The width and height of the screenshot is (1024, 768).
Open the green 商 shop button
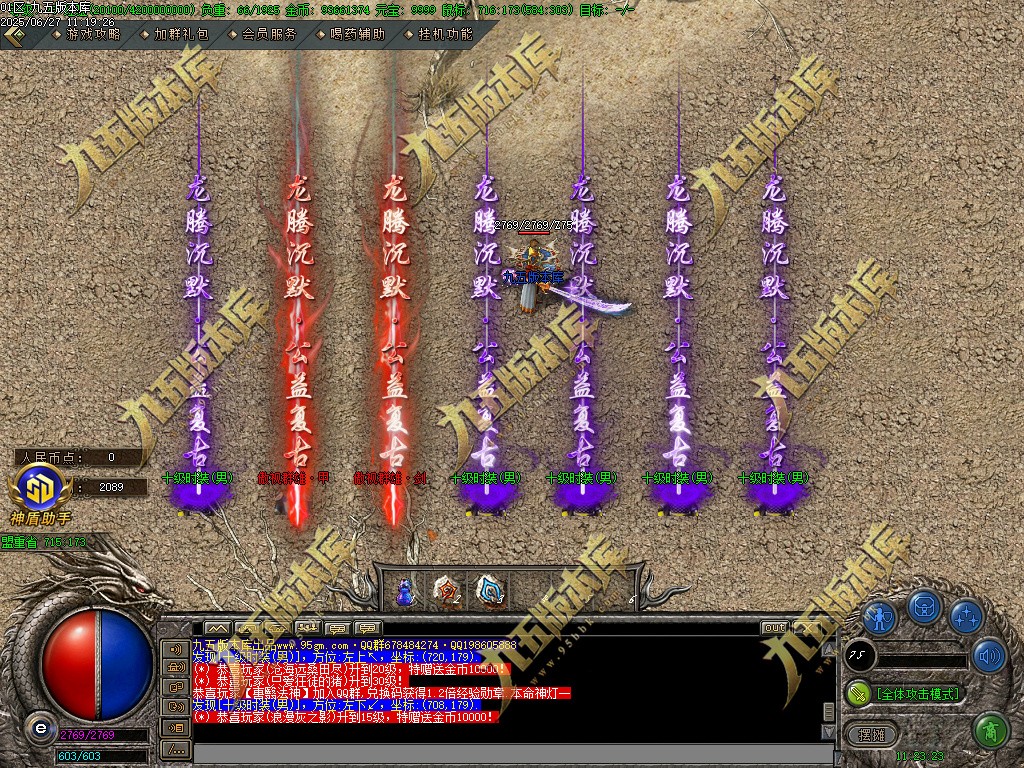coord(990,731)
